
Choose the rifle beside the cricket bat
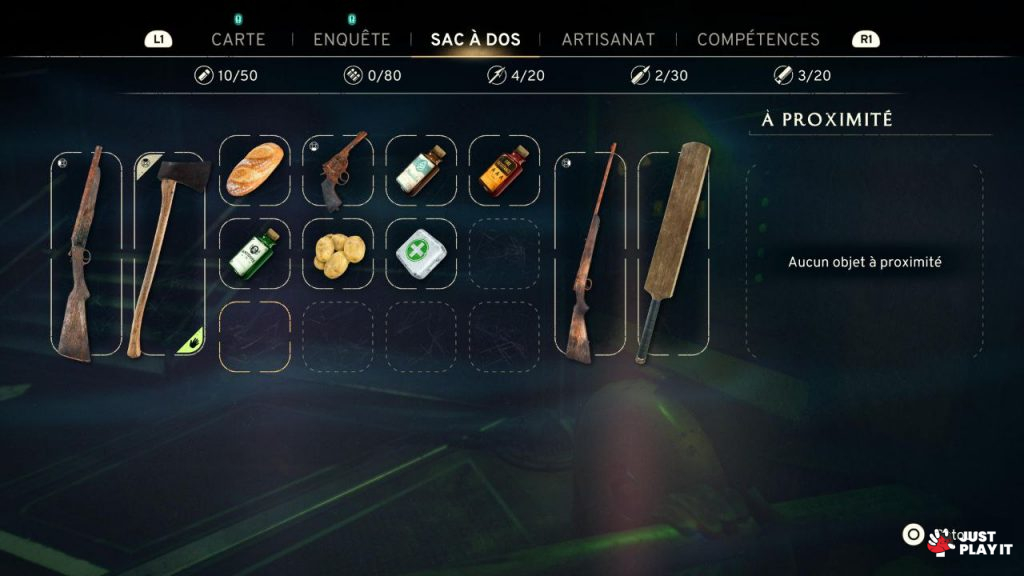coord(590,254)
